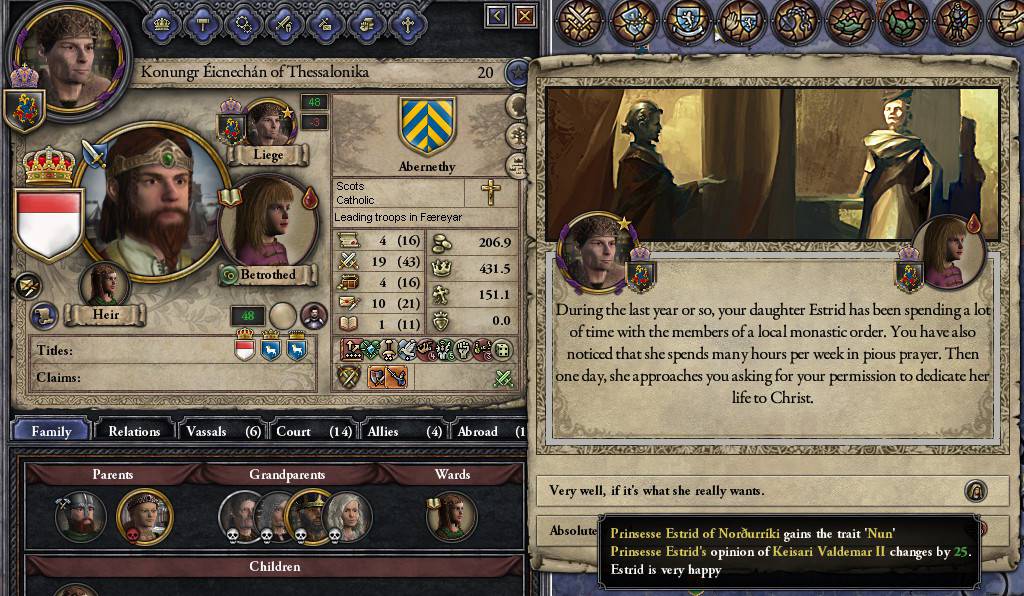The height and width of the screenshot is (596, 1024).
Task: Select the helmeted father portrait under Parents
Action: pos(80,516)
